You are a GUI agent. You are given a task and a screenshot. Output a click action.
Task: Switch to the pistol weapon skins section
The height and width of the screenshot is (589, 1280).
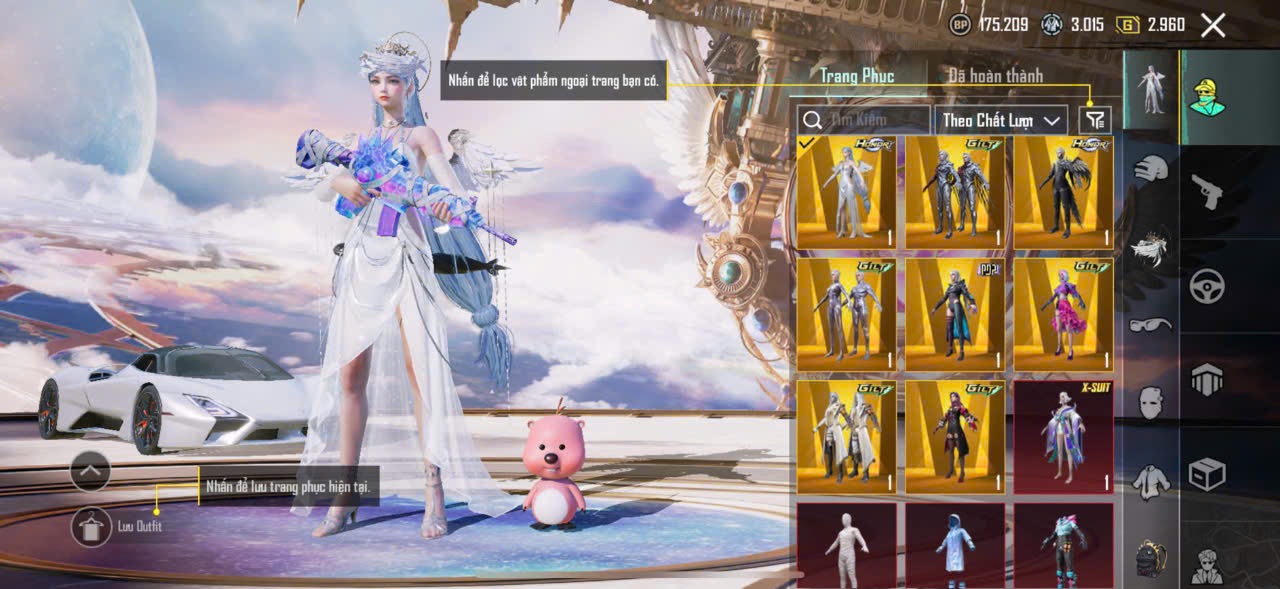coord(1207,190)
